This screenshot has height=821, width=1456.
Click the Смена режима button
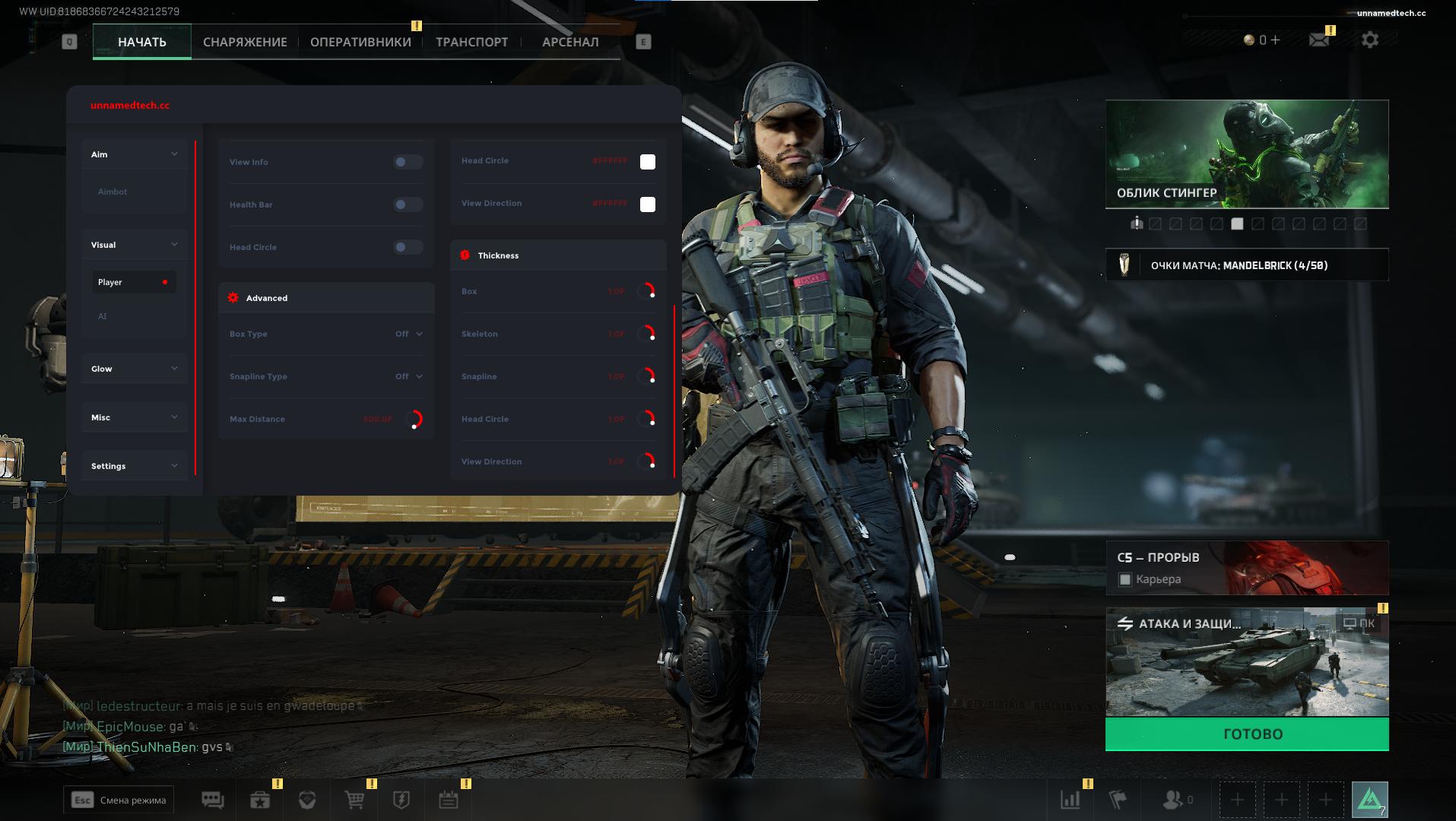(119, 800)
